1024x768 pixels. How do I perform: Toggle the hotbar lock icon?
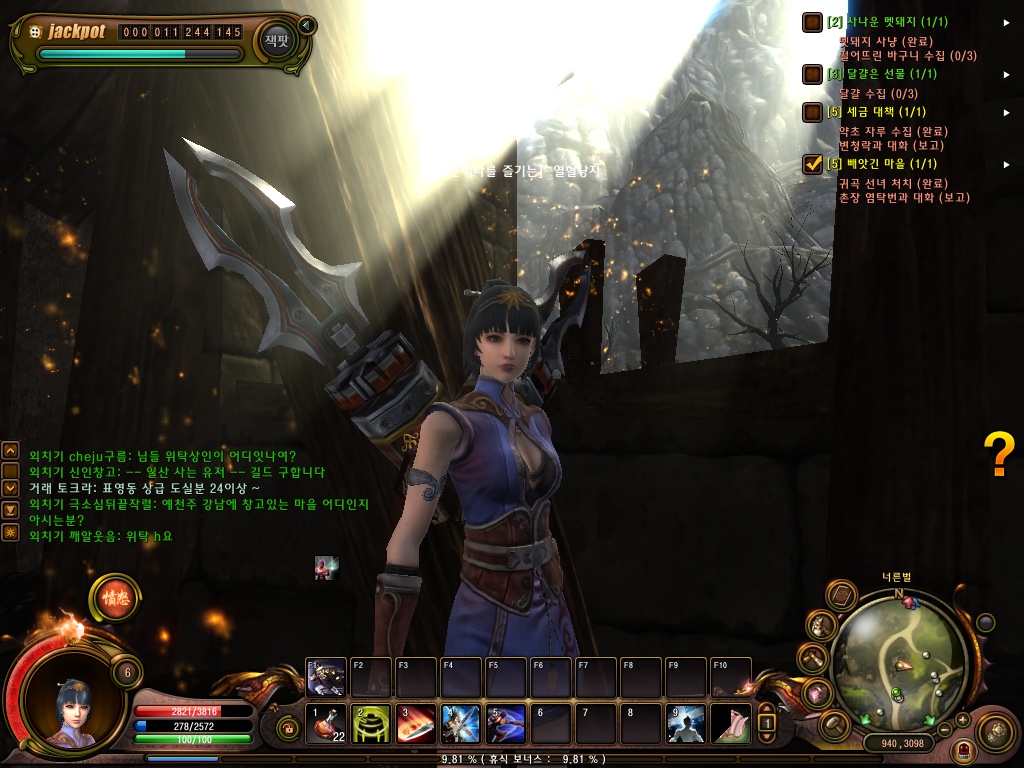(290, 730)
